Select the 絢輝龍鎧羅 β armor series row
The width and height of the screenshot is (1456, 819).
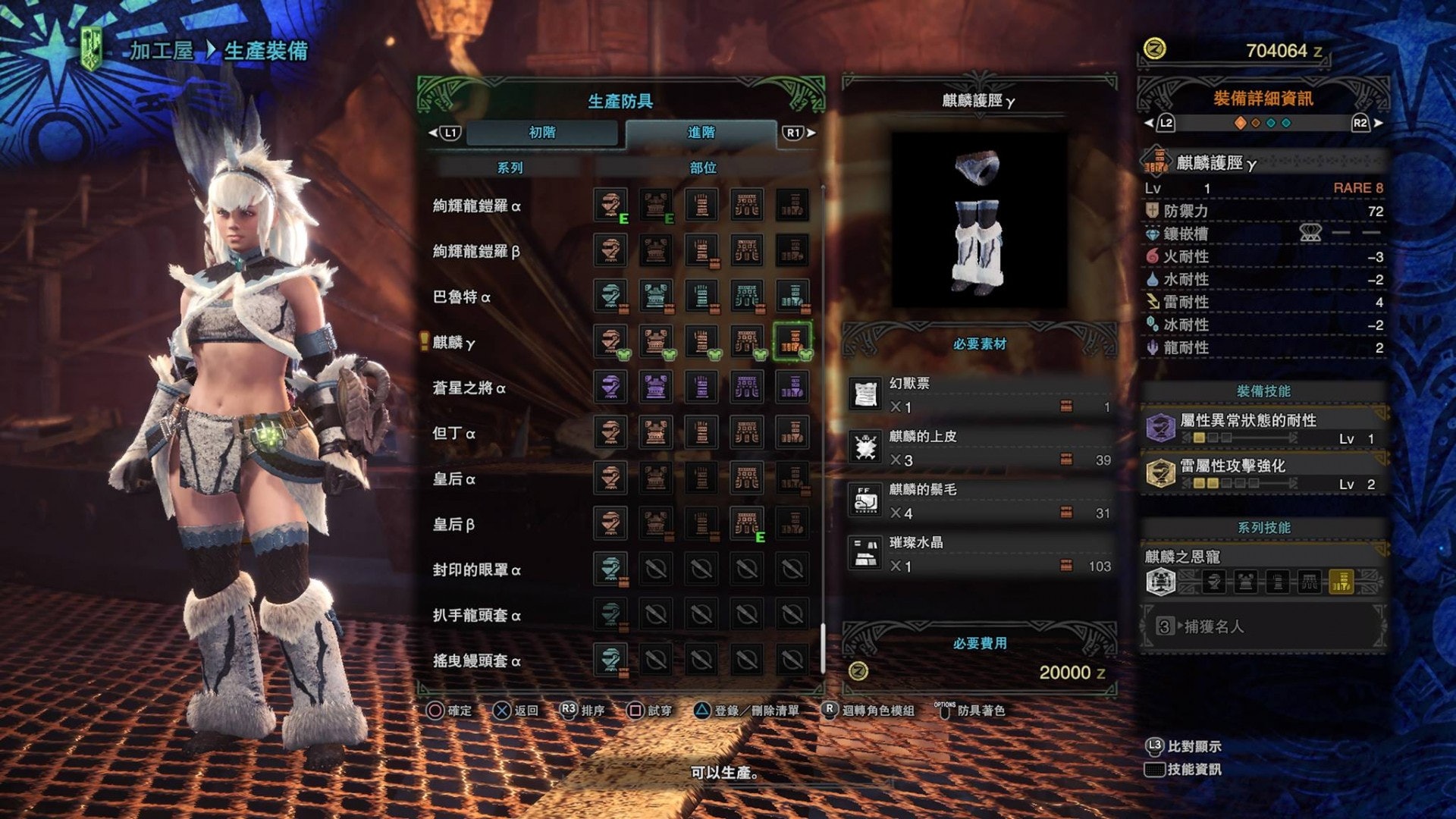coord(476,252)
